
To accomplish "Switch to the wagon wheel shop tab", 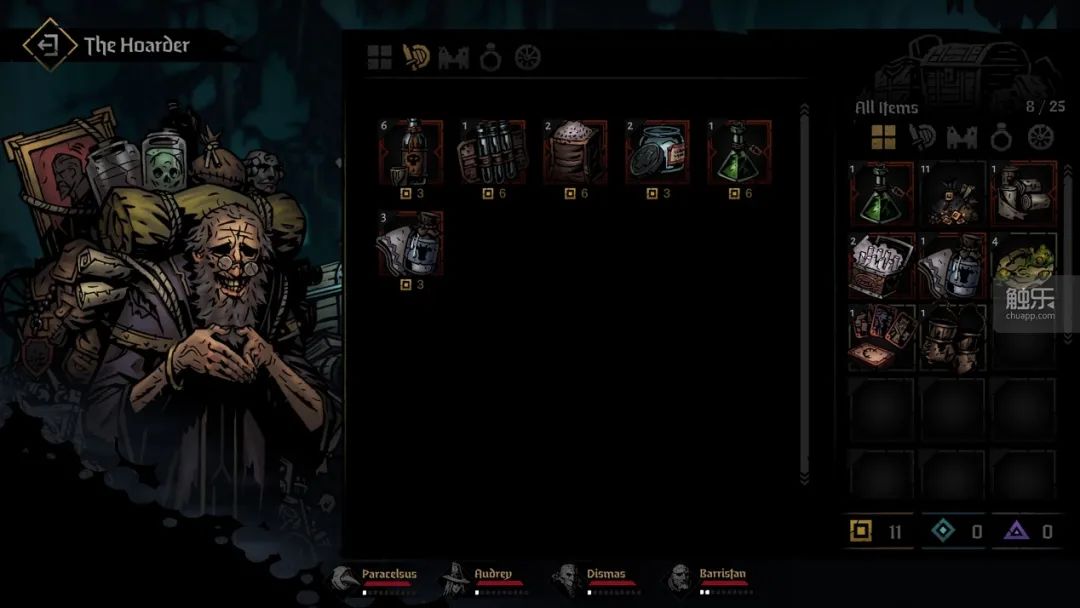I will click(527, 58).
